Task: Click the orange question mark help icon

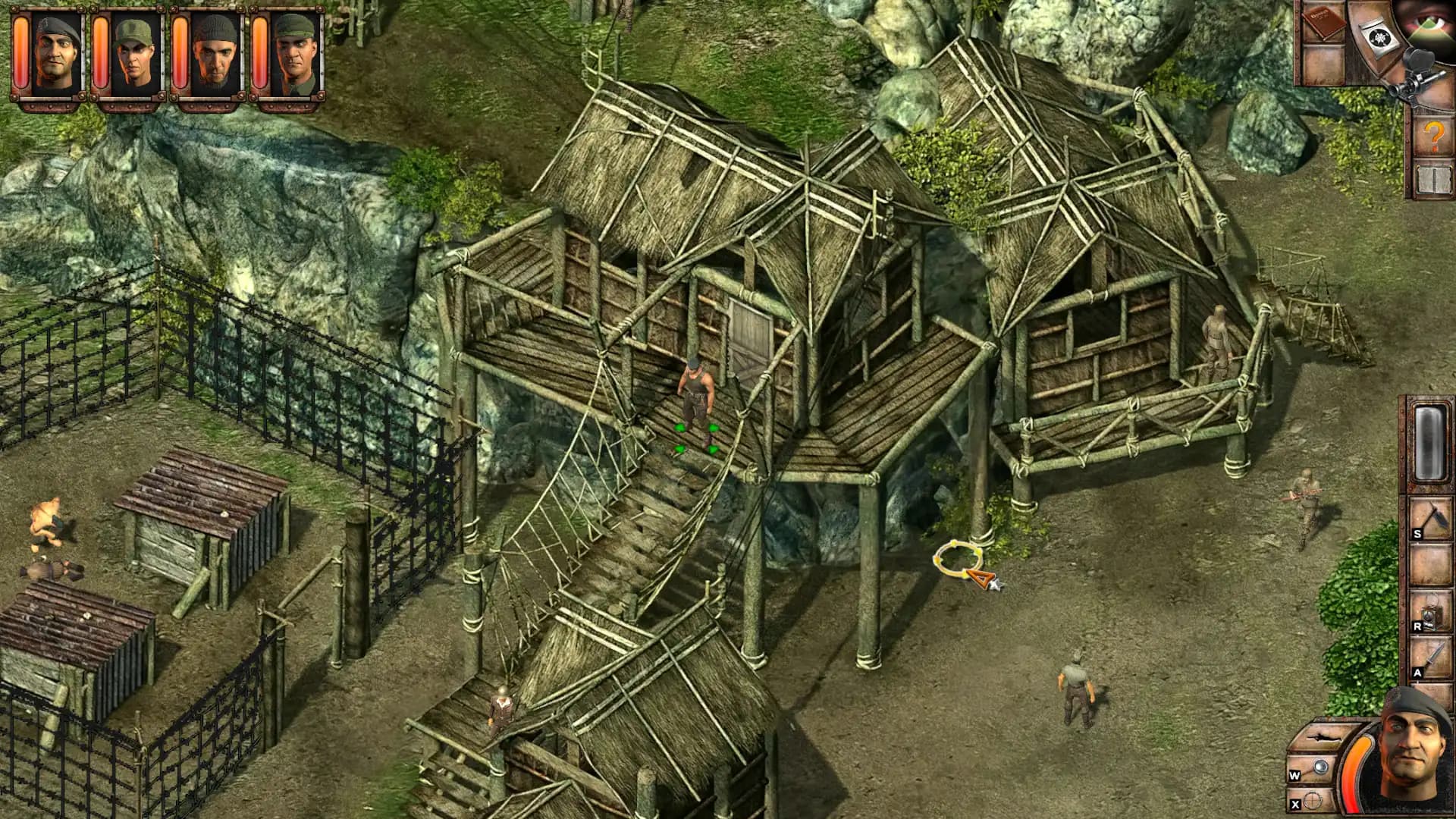Action: tap(1433, 135)
